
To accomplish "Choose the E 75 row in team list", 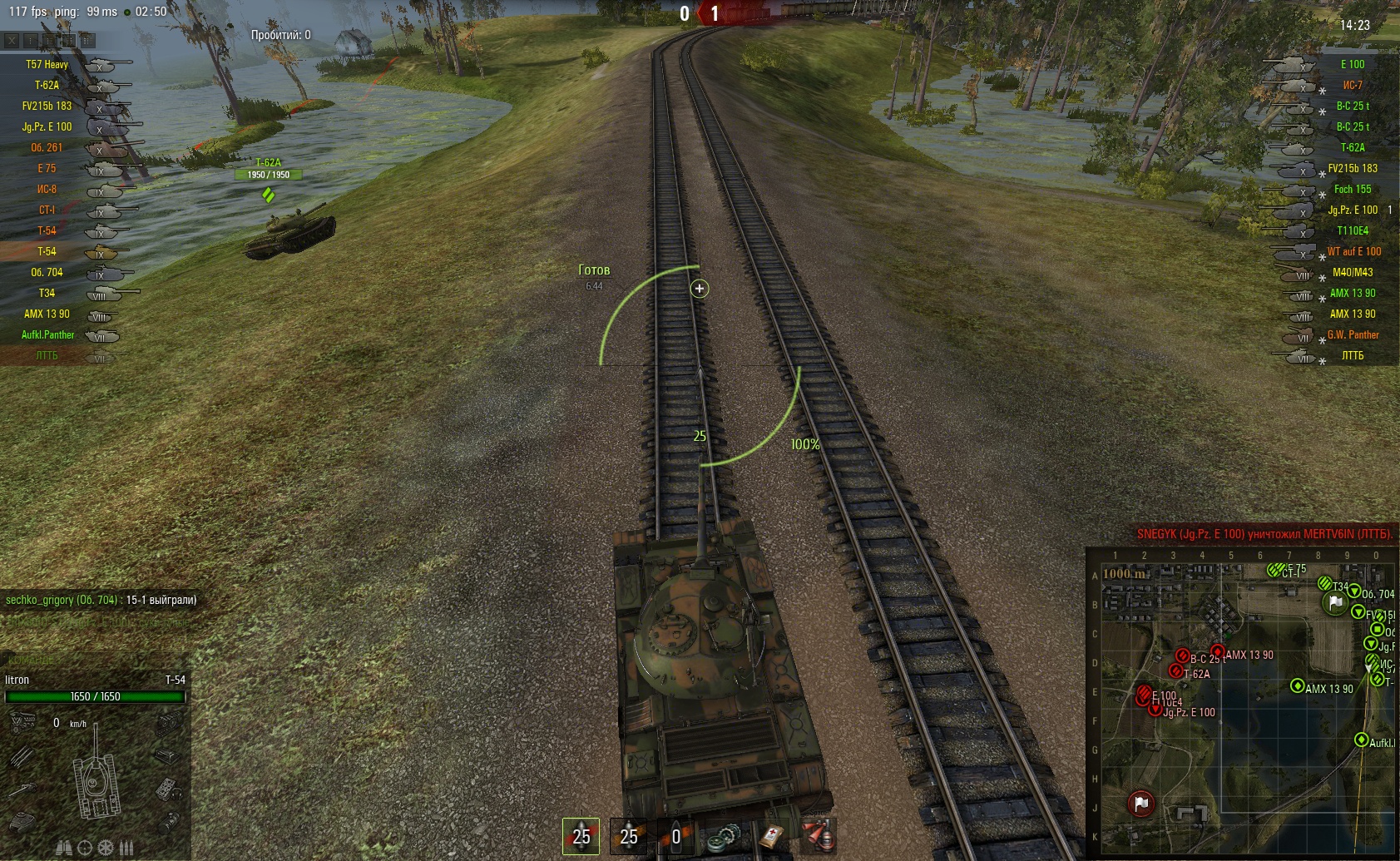I will click(x=47, y=168).
